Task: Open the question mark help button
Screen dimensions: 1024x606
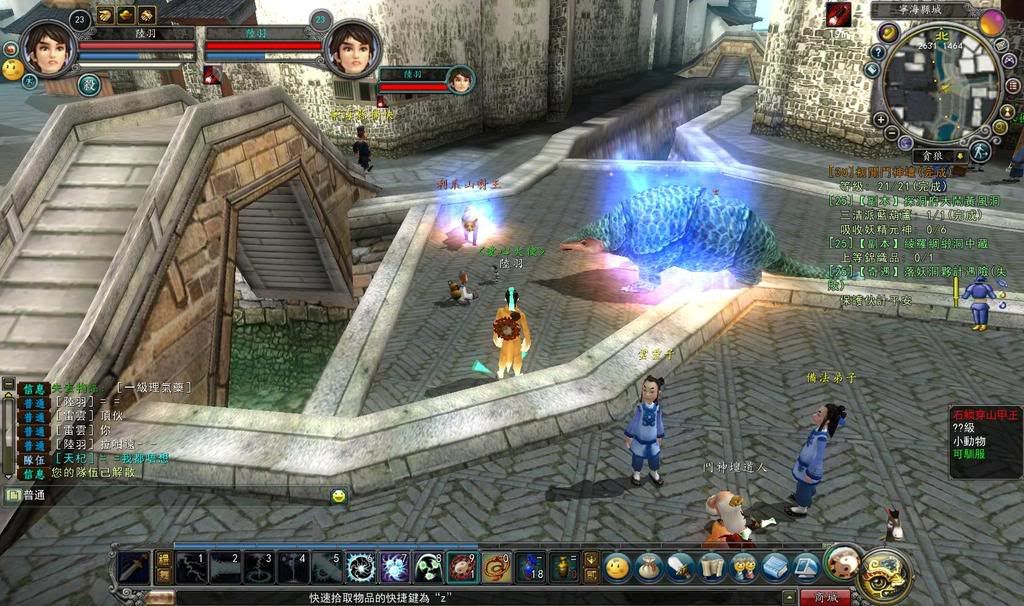Action: [x=878, y=52]
